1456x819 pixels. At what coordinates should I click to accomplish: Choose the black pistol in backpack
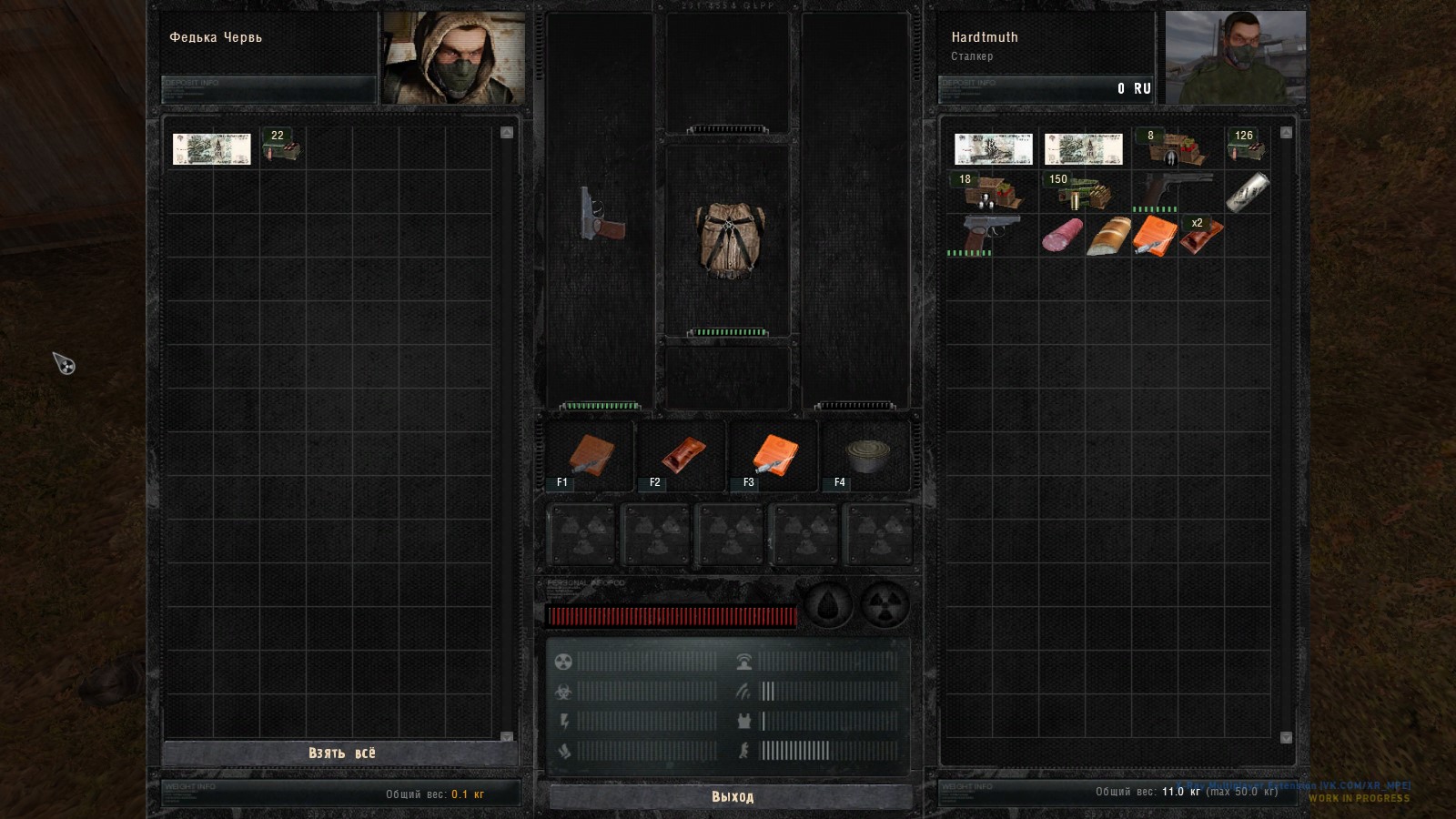click(x=1176, y=192)
